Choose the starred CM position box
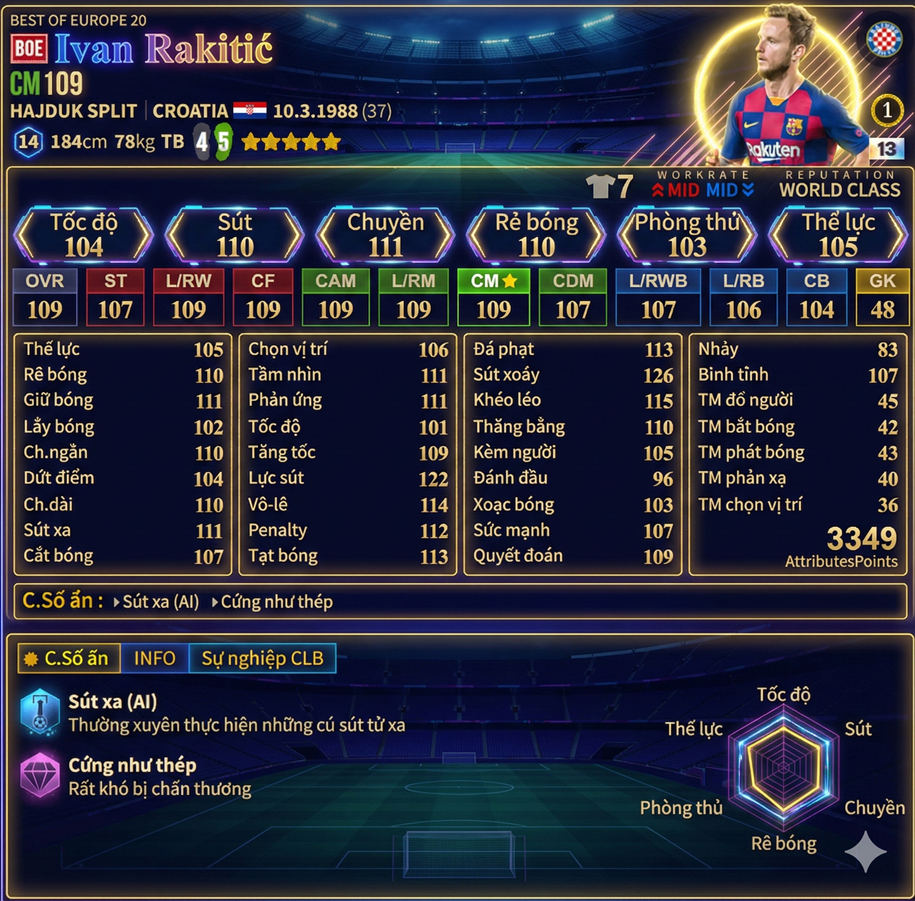 click(493, 297)
